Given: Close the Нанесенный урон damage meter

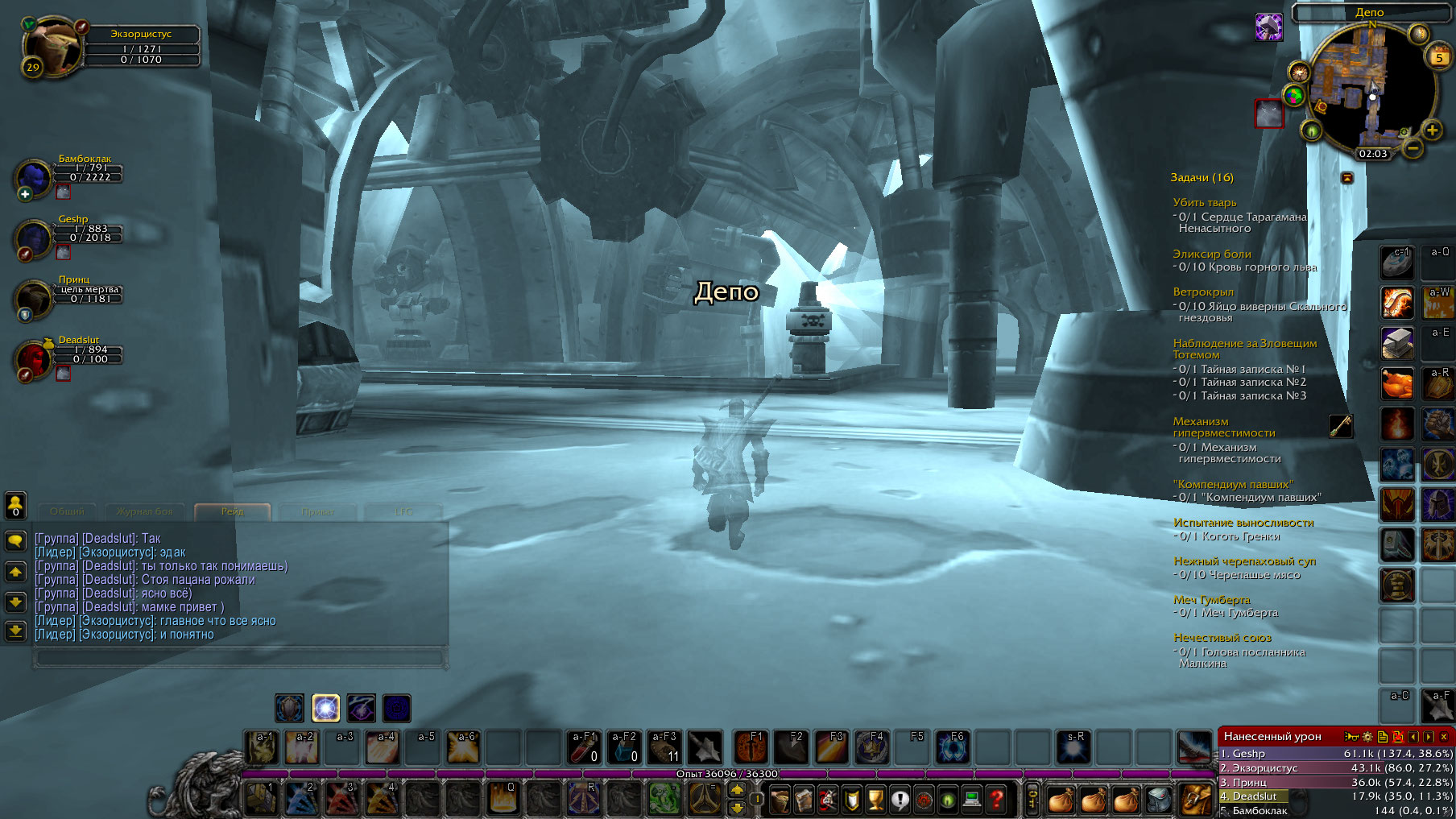Looking at the screenshot, I should (x=1444, y=736).
